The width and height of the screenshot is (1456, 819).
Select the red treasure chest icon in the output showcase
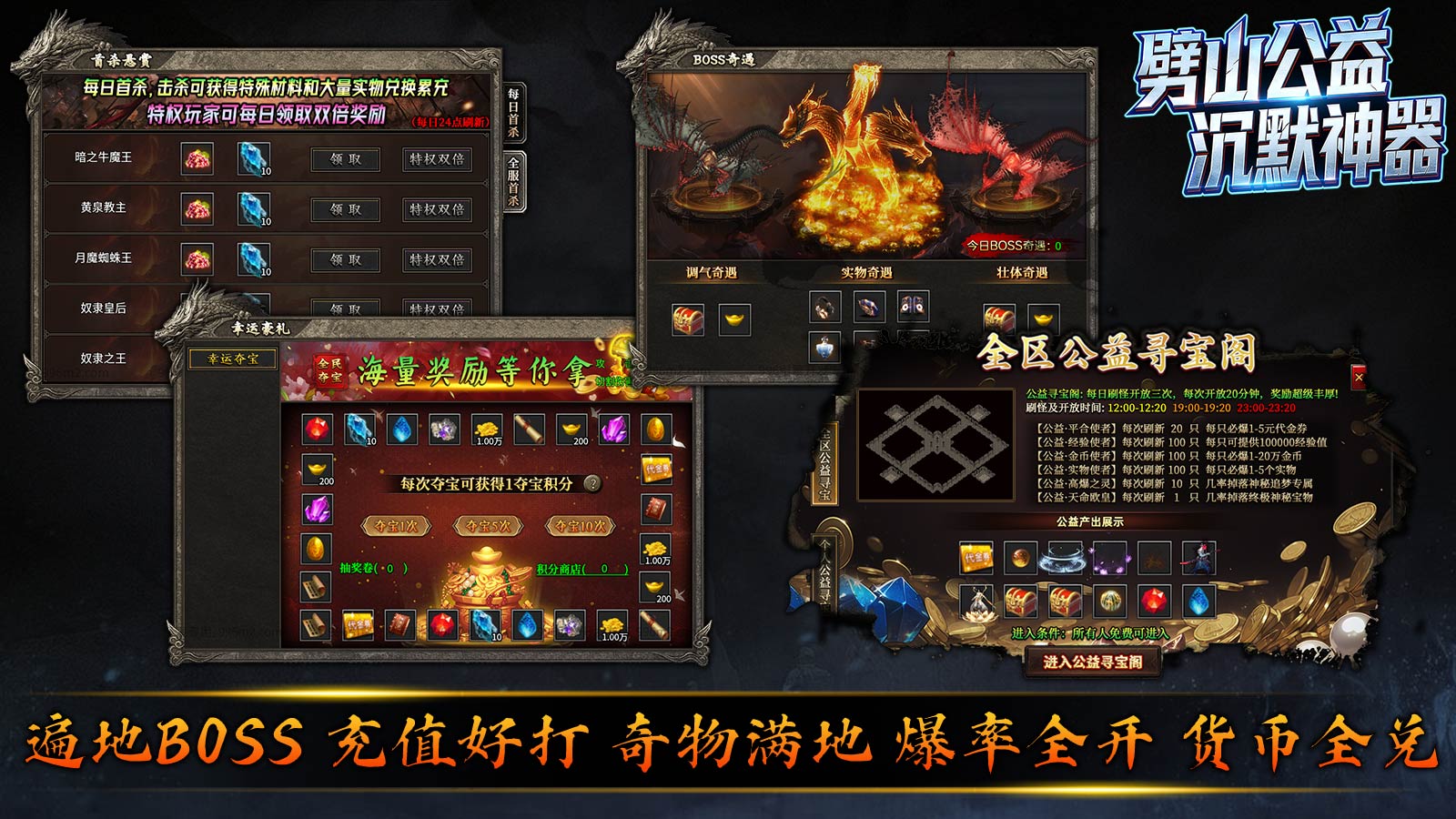coord(1019,602)
